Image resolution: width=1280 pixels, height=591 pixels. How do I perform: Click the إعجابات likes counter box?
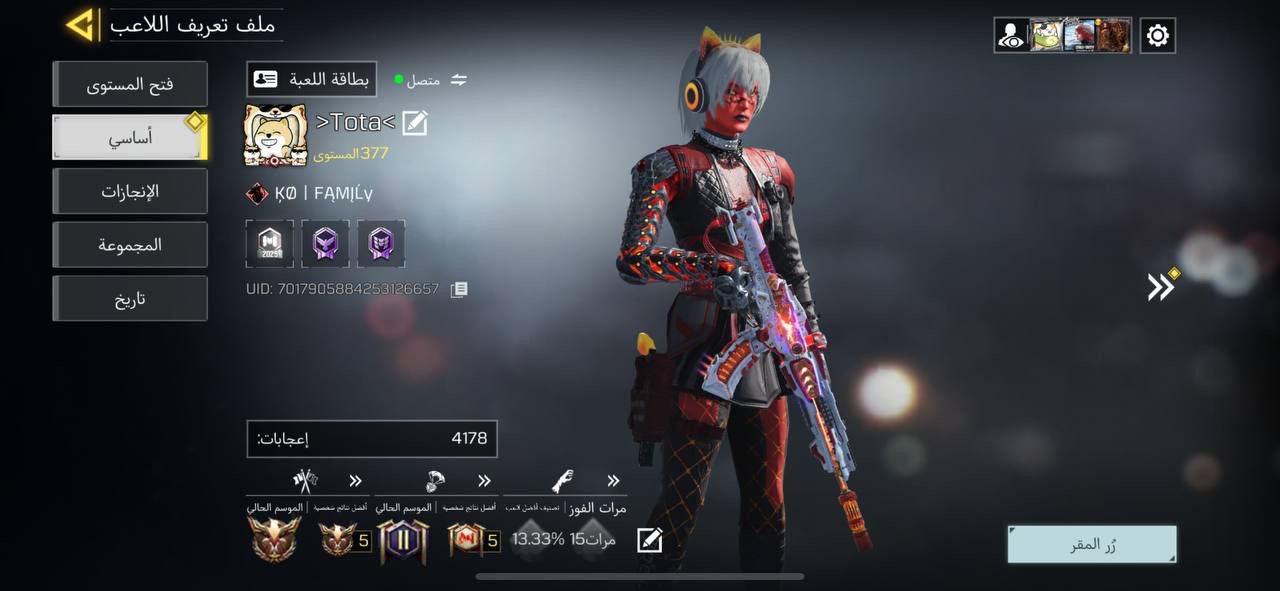tap(372, 438)
